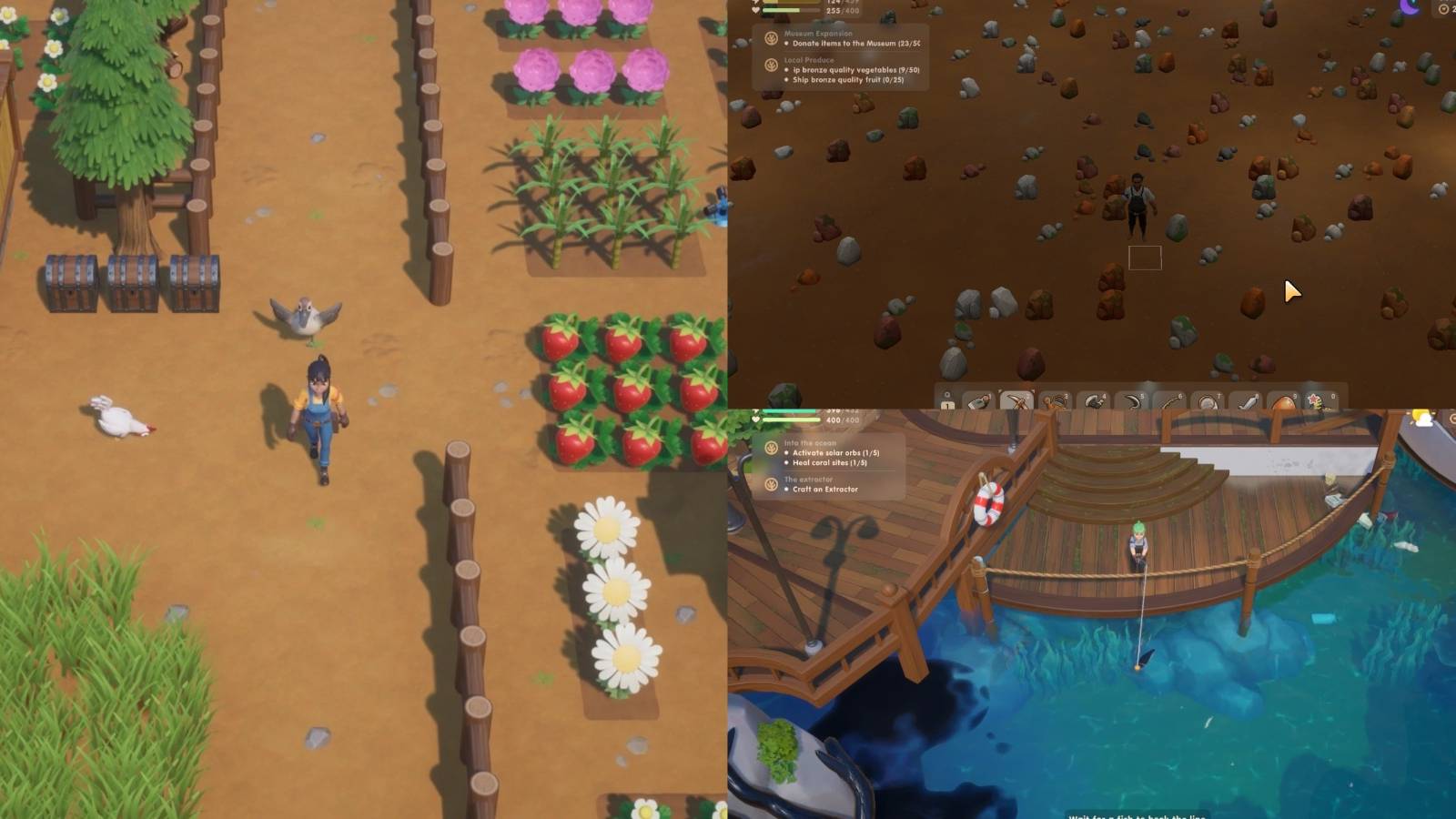
Task: Toggle the Local Produce quest emblem
Action: [772, 66]
